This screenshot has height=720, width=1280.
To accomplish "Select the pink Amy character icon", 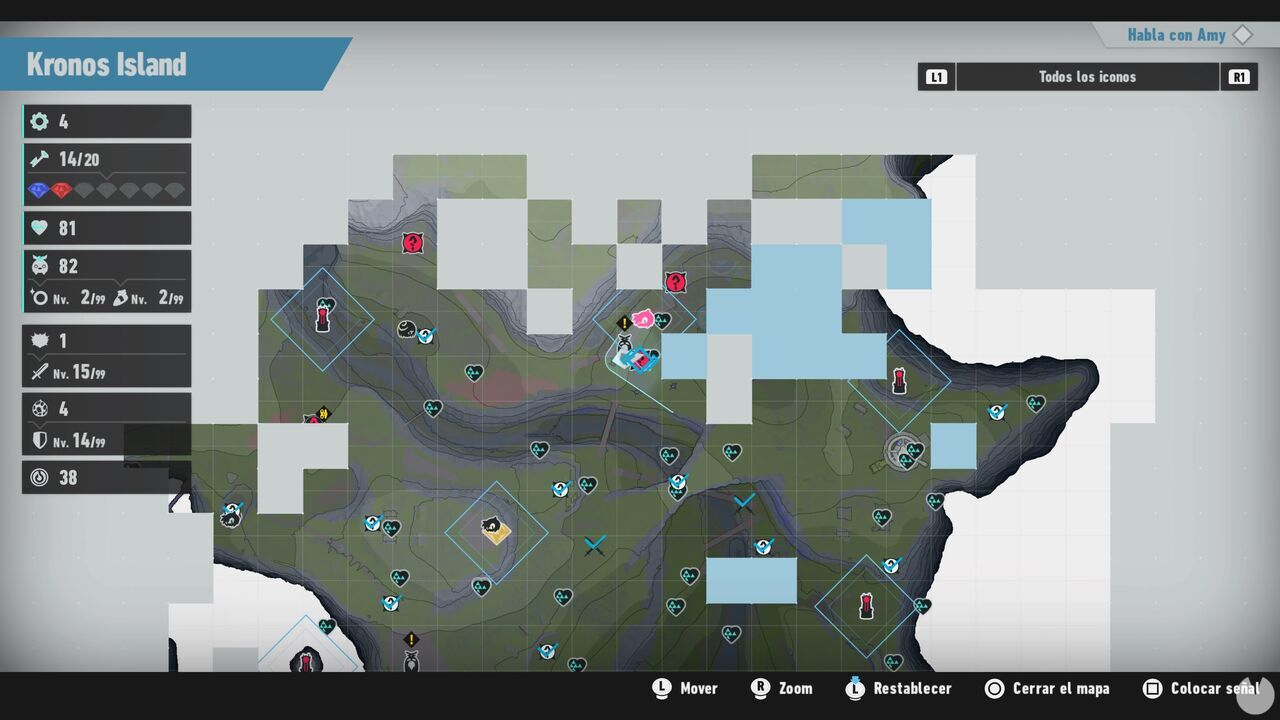I will (645, 318).
